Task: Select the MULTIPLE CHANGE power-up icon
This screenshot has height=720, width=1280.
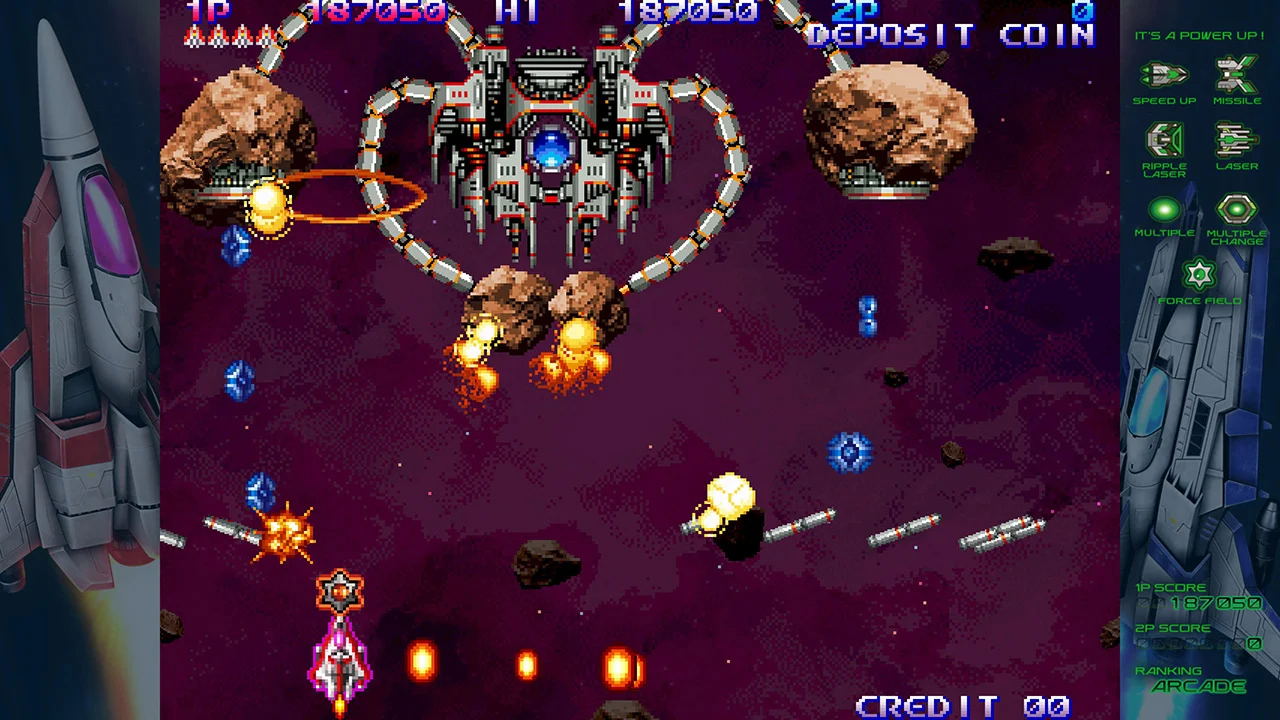Action: click(1237, 210)
